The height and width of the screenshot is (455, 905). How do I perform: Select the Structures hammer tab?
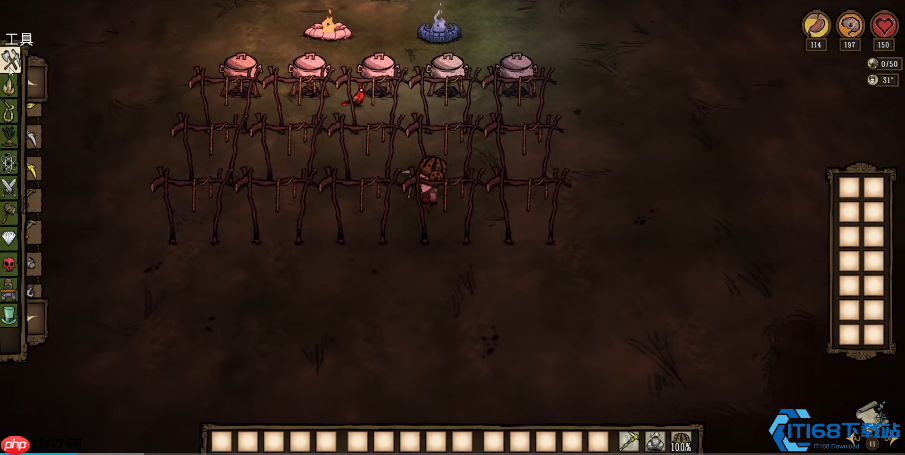pos(10,213)
